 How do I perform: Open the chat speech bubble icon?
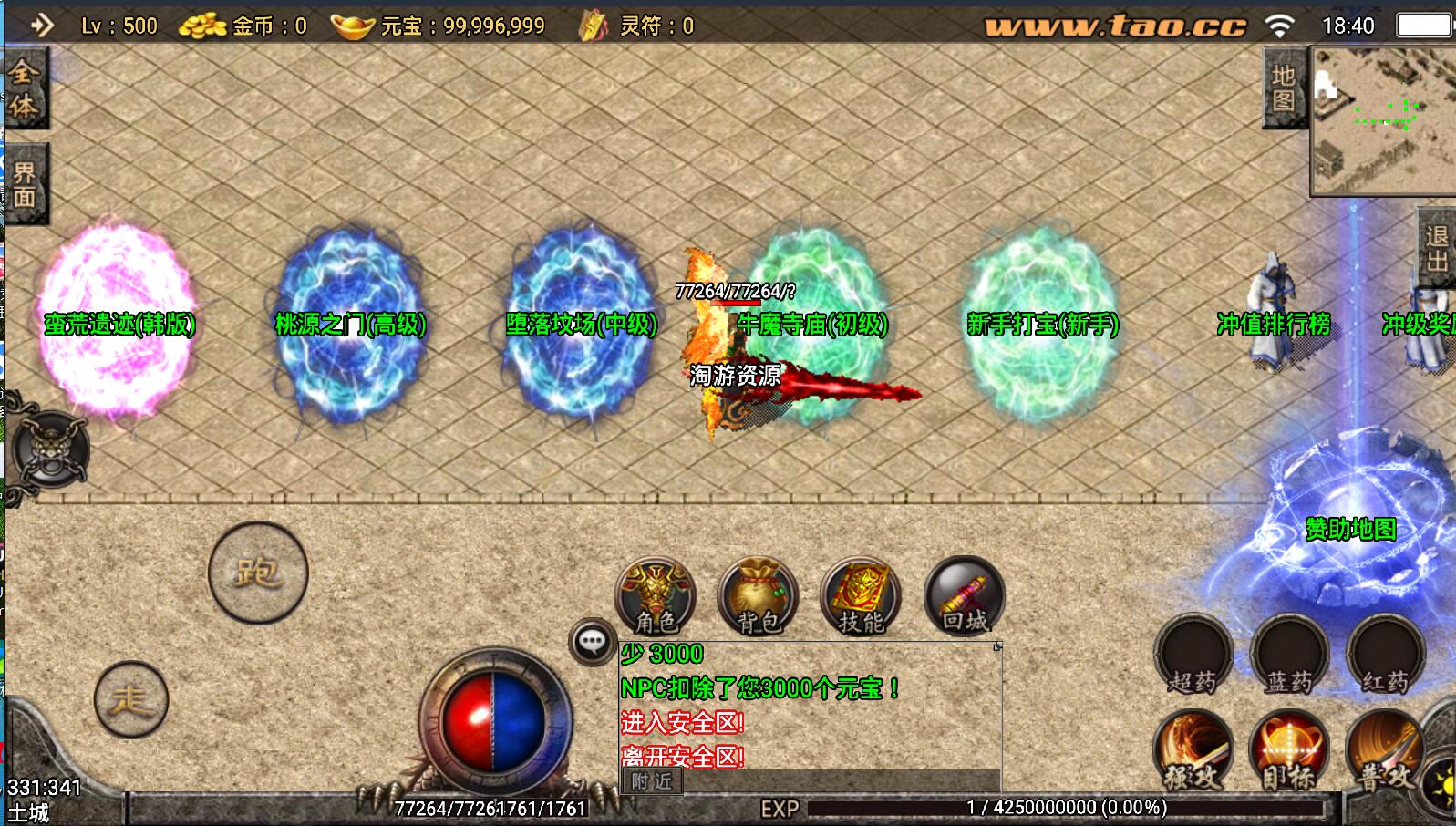point(593,642)
